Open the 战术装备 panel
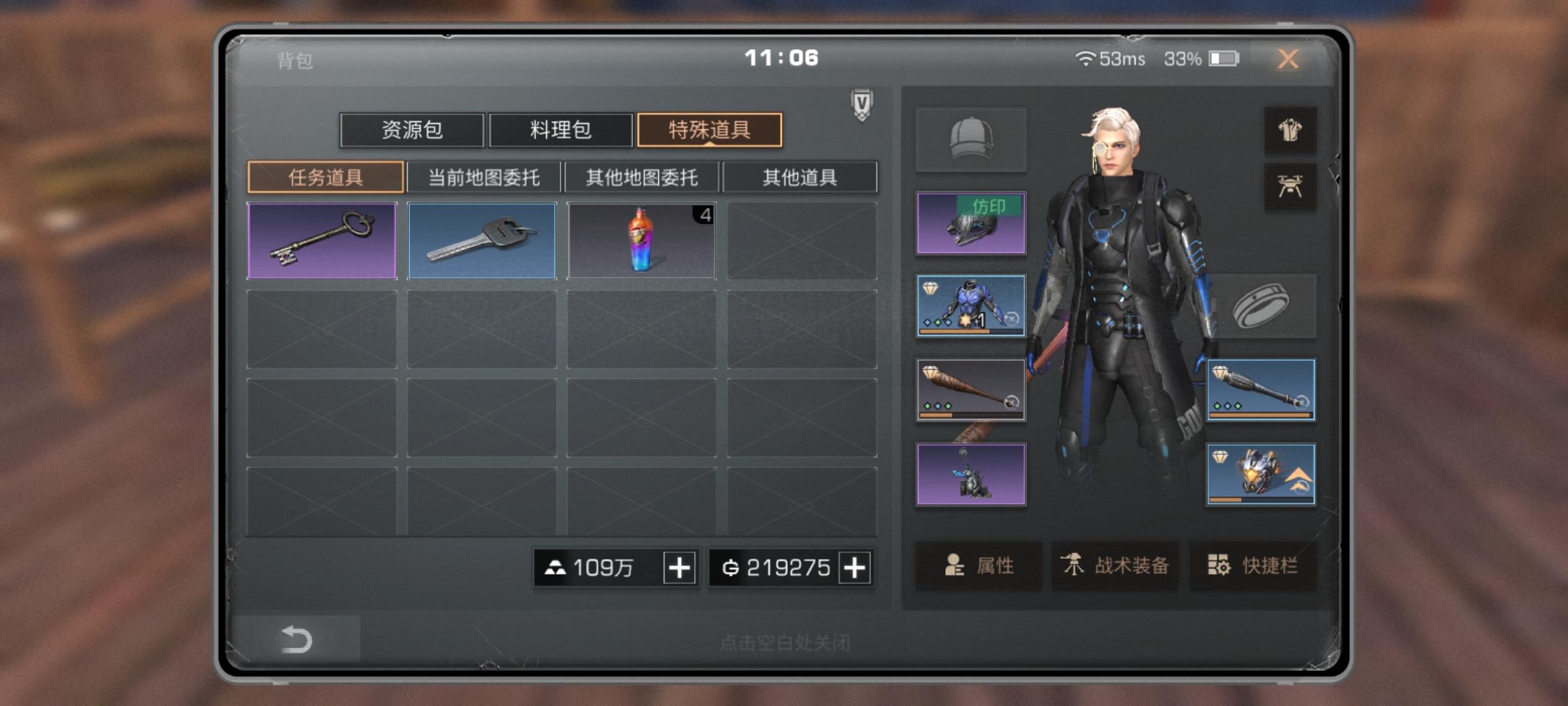Image resolution: width=1568 pixels, height=706 pixels. [x=1115, y=567]
